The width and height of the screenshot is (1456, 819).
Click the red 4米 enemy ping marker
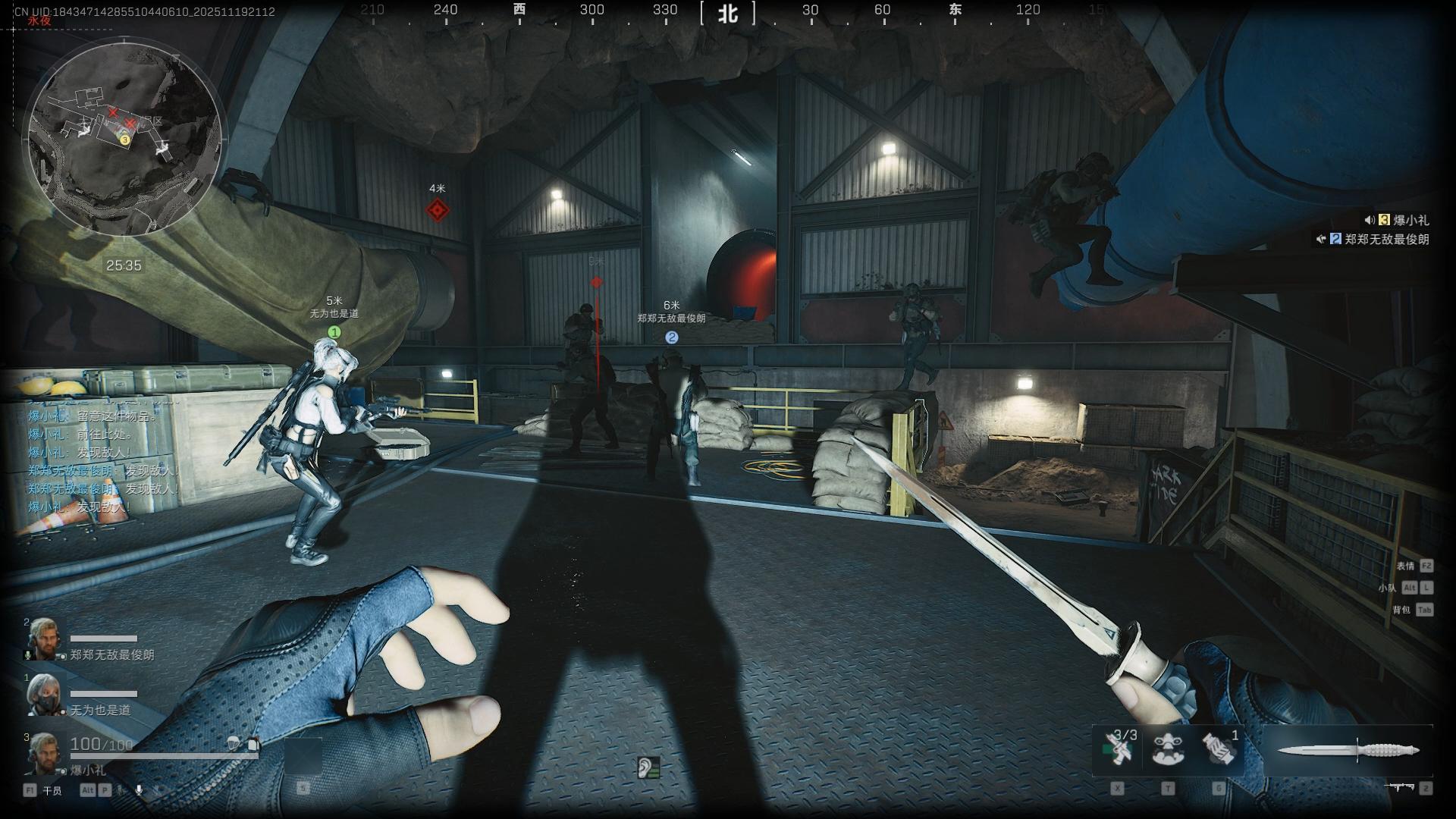437,210
